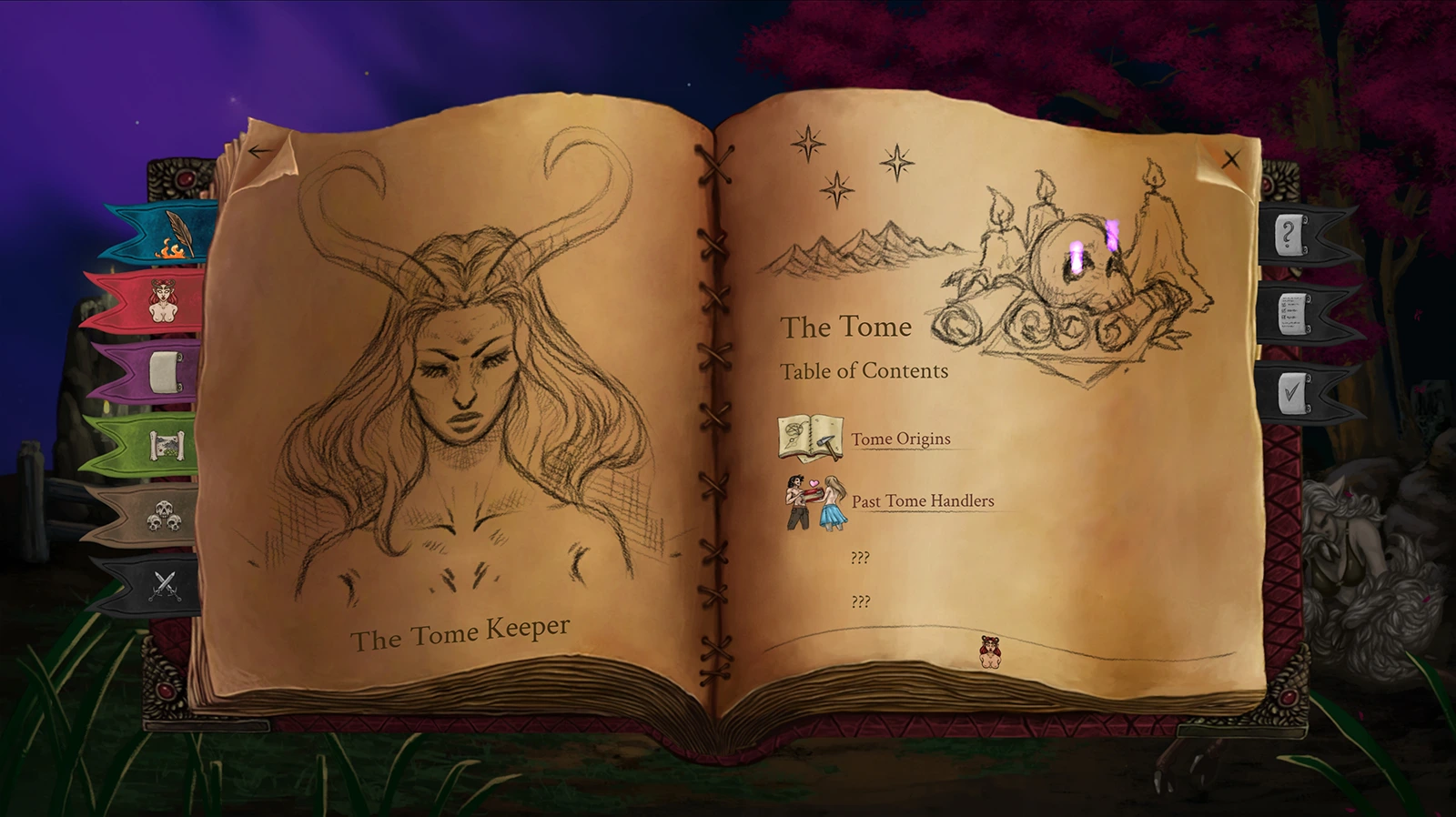Turn back with the page arrow
Image resolution: width=1456 pixels, height=817 pixels.
tap(260, 151)
